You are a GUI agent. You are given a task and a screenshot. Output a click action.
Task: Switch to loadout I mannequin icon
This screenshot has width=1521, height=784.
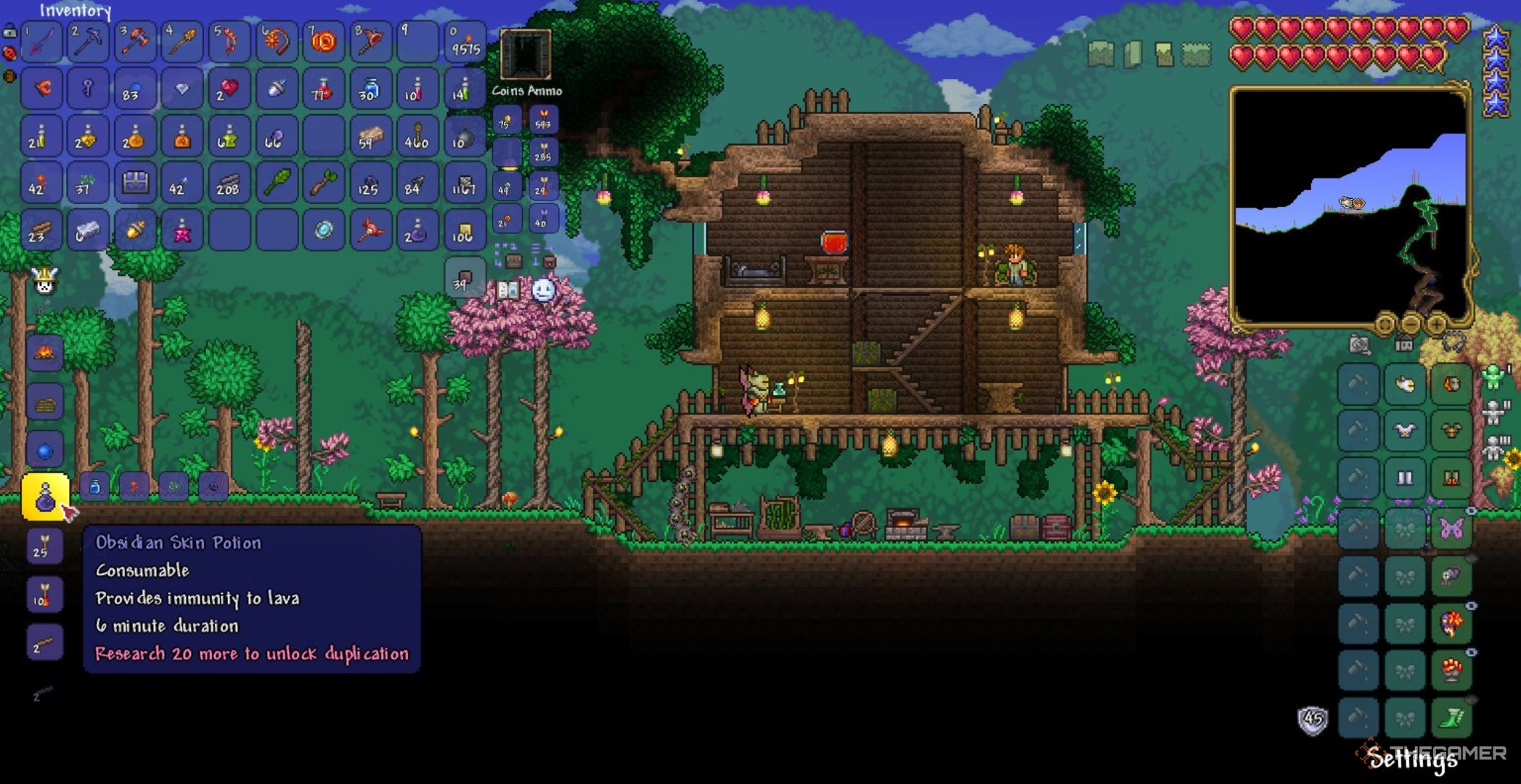coord(1493,375)
